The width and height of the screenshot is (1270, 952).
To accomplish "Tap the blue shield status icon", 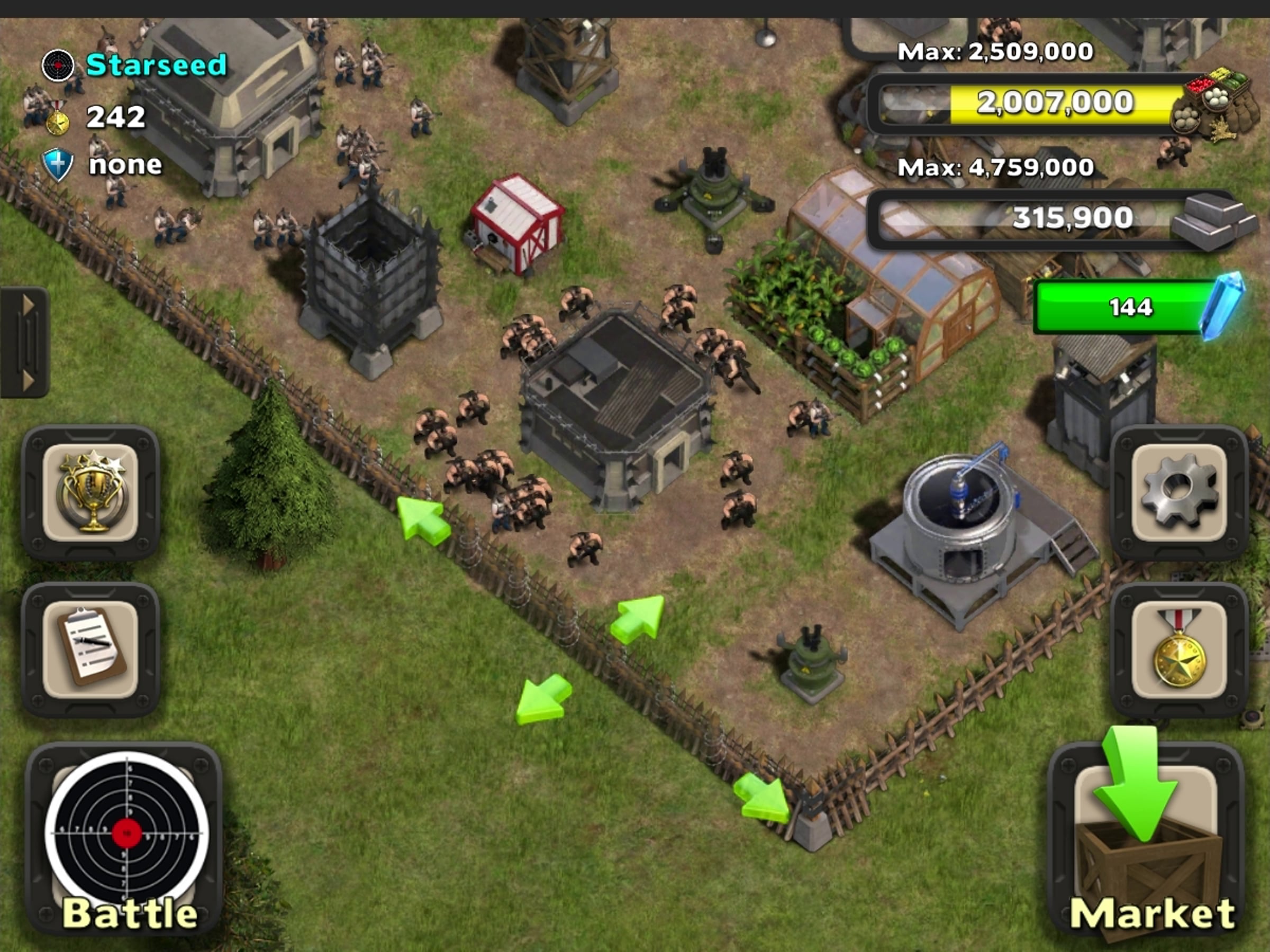I will pos(58,164).
